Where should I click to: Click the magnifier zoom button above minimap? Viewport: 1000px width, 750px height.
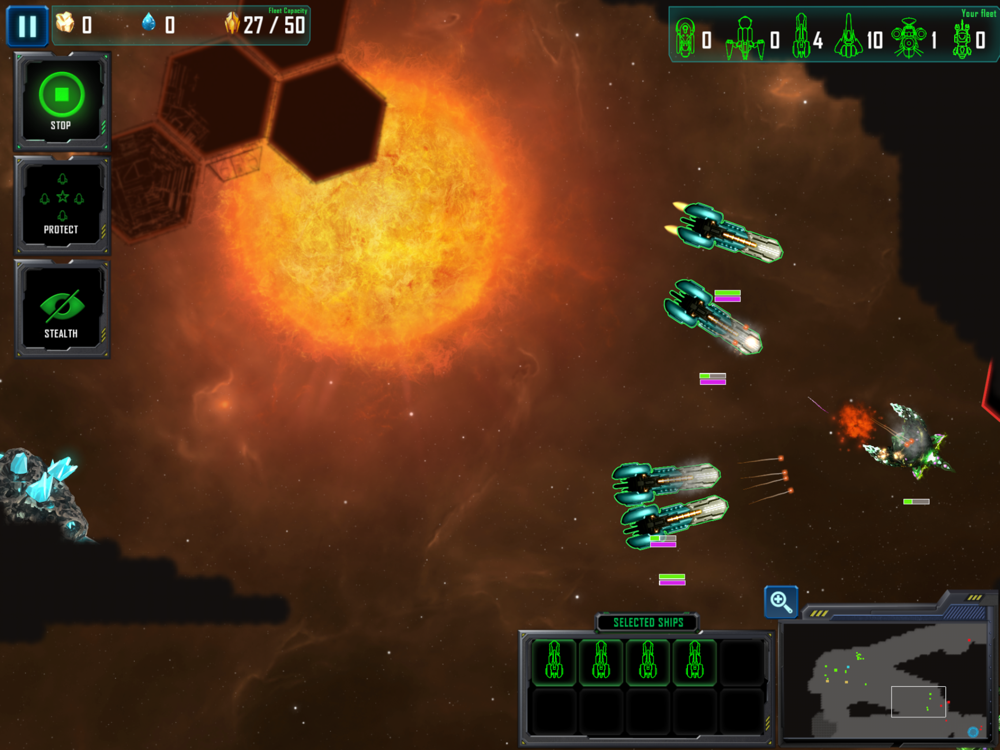[781, 602]
